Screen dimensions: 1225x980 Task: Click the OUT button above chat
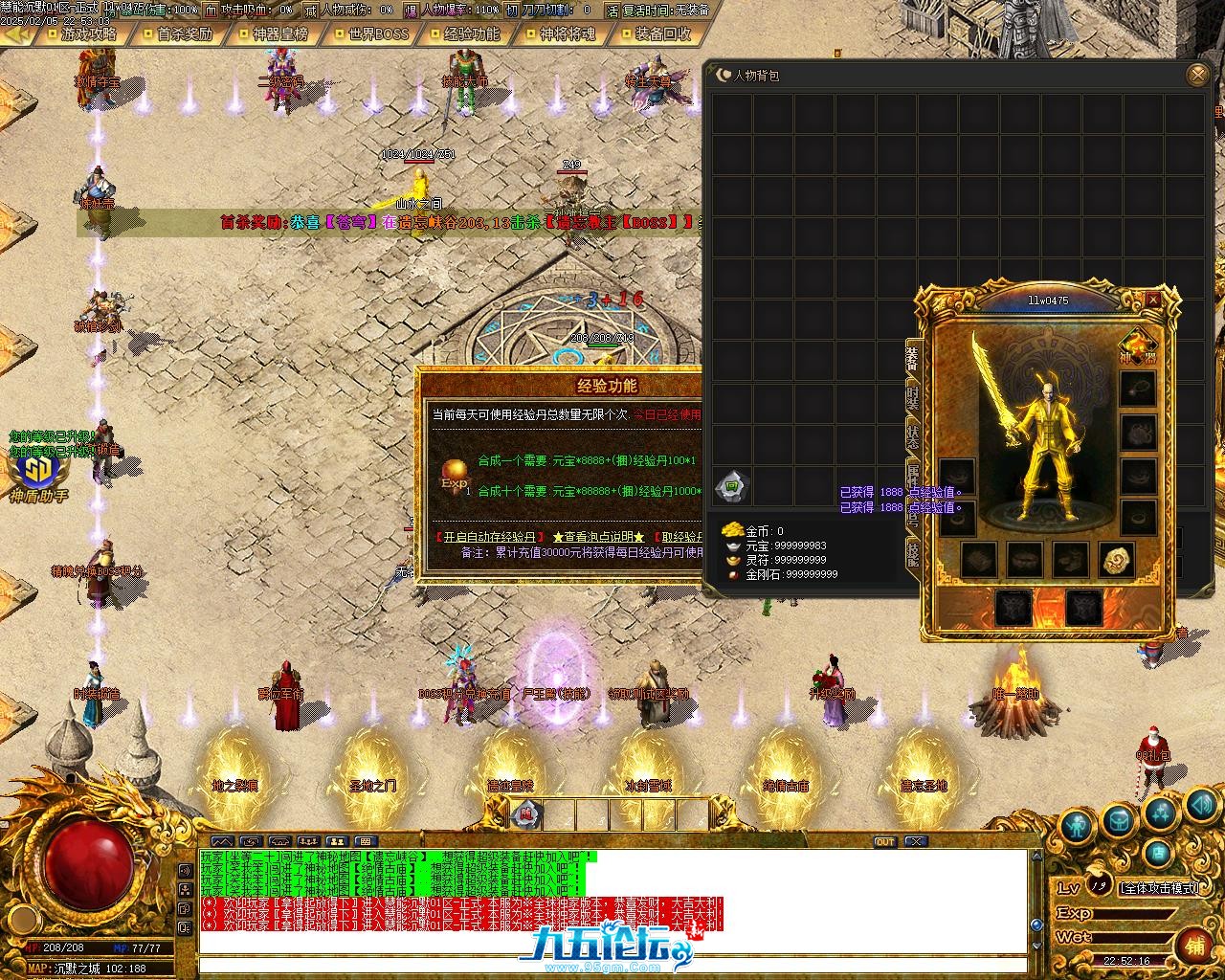coord(885,842)
